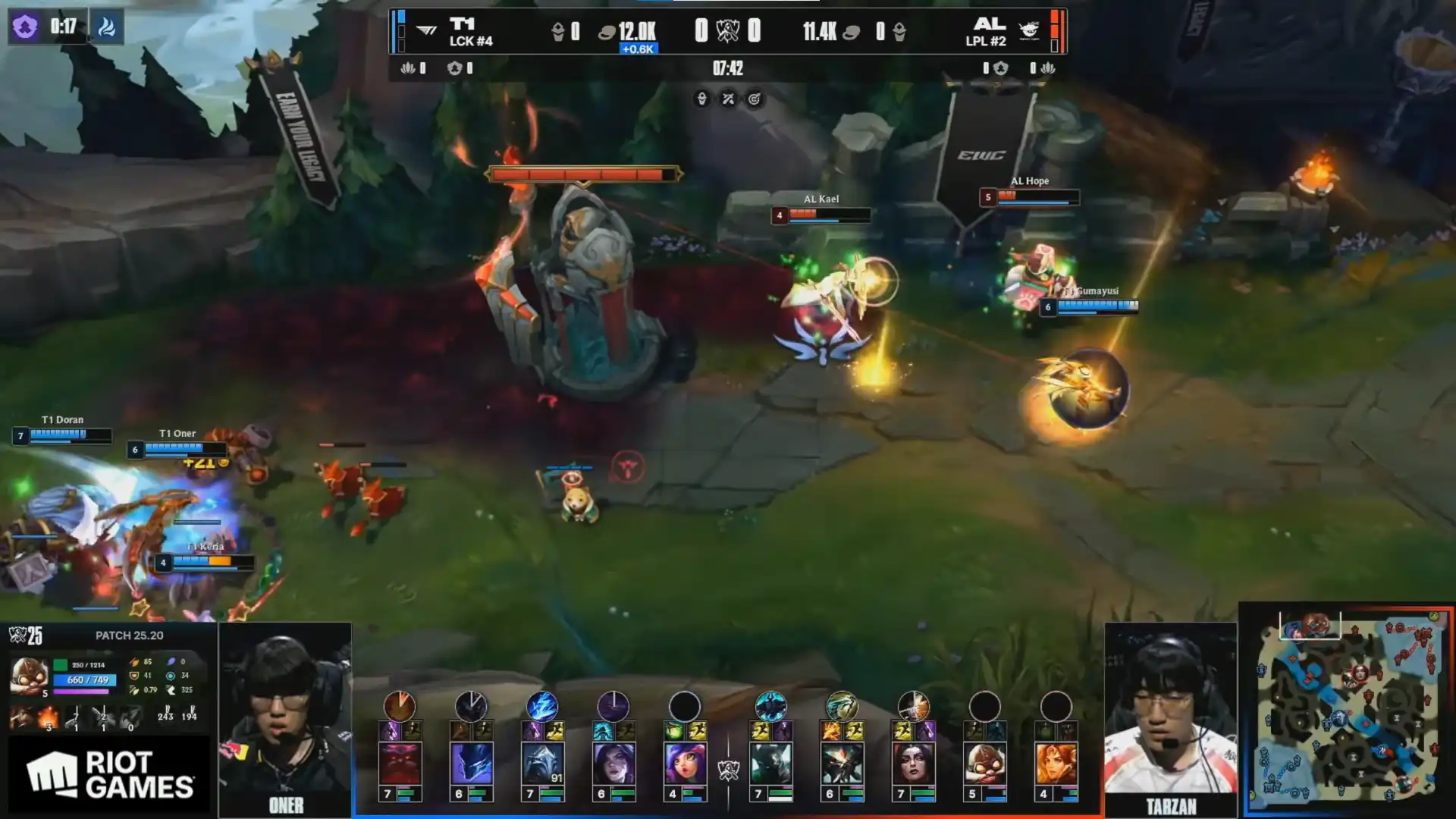Click the Riot Games logo

pyautogui.click(x=110, y=775)
